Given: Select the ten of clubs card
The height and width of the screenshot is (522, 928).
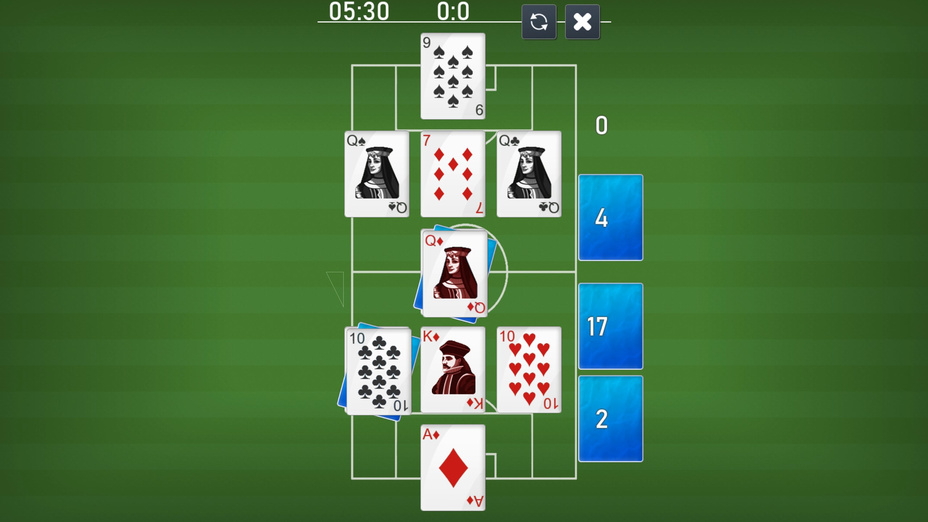Looking at the screenshot, I should (379, 370).
